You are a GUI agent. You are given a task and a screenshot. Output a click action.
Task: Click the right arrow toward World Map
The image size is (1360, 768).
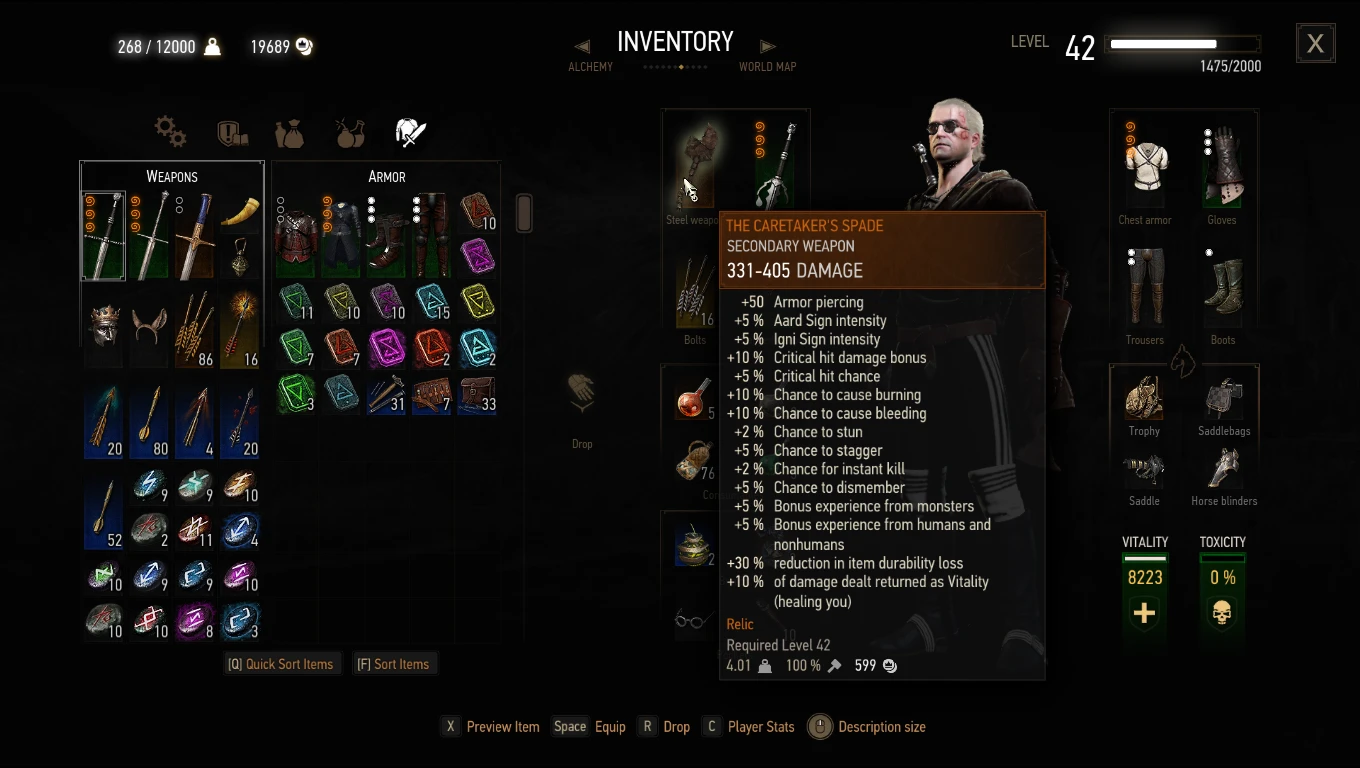pyautogui.click(x=767, y=44)
